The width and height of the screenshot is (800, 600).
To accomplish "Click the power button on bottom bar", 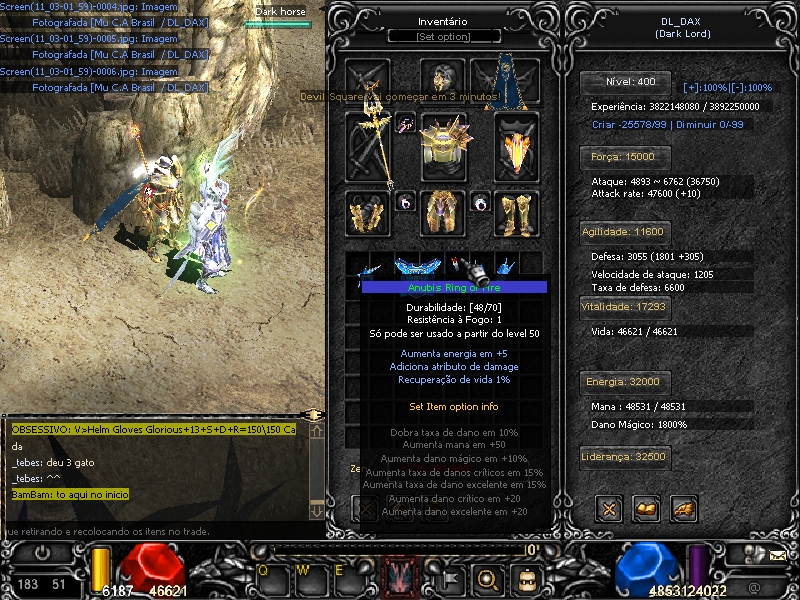I will click(42, 552).
